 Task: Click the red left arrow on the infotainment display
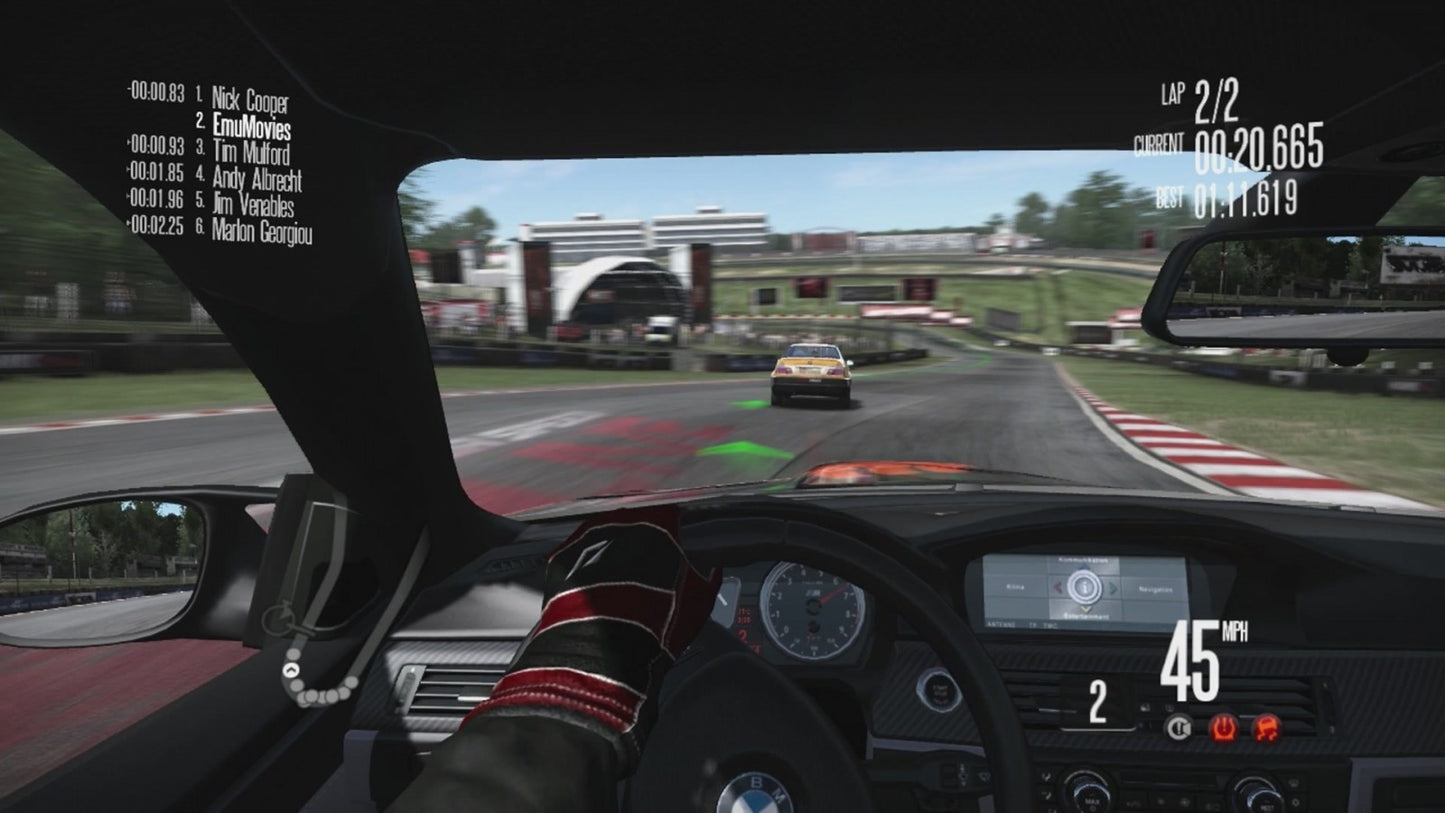pos(1058,587)
